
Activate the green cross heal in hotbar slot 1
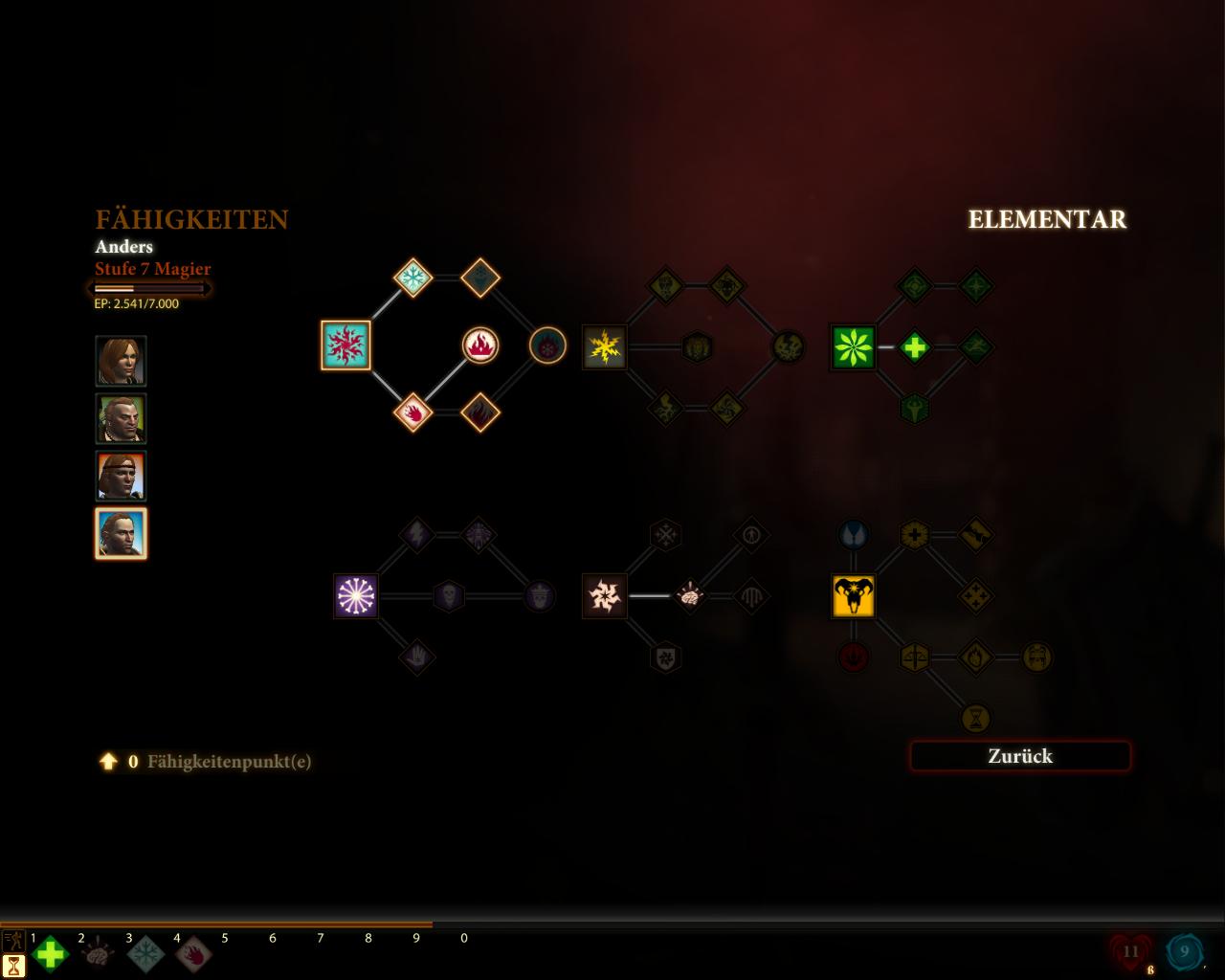click(51, 954)
